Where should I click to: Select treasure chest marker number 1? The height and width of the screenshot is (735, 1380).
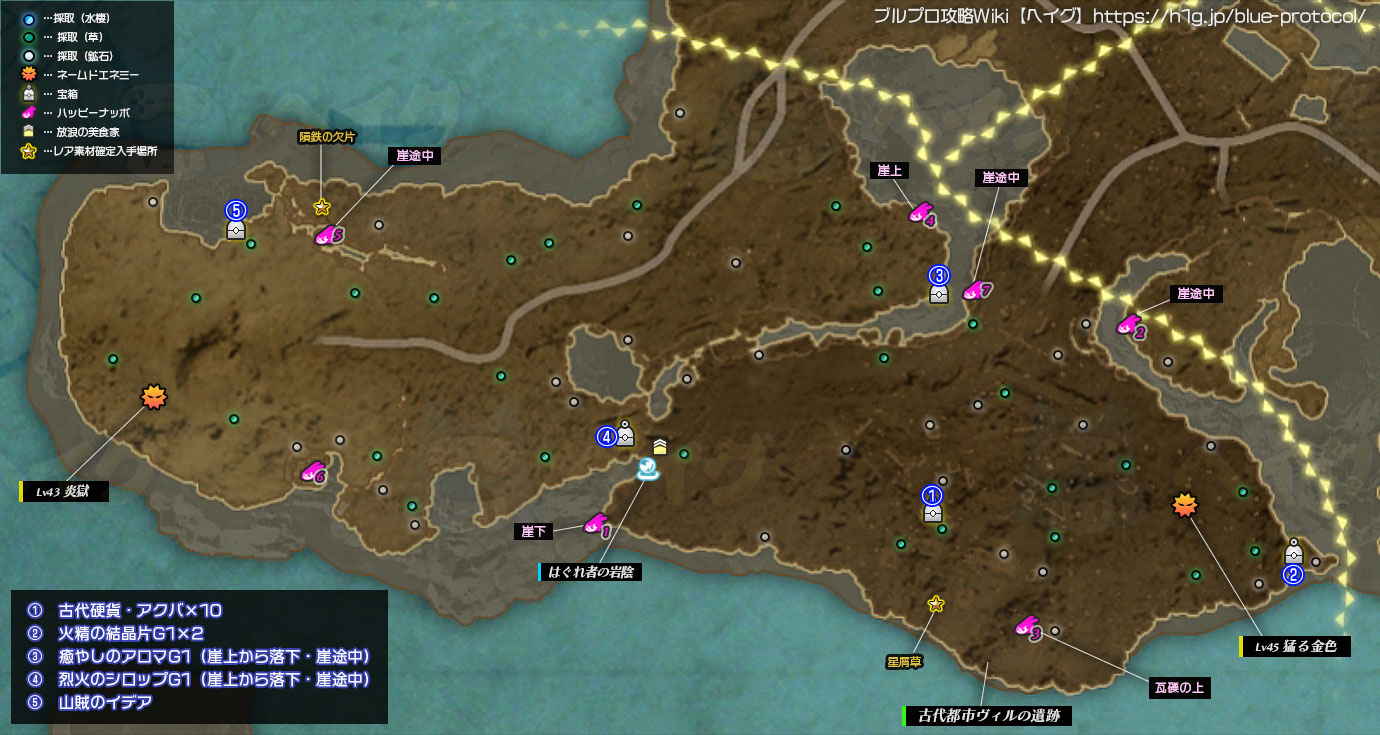[x=932, y=512]
